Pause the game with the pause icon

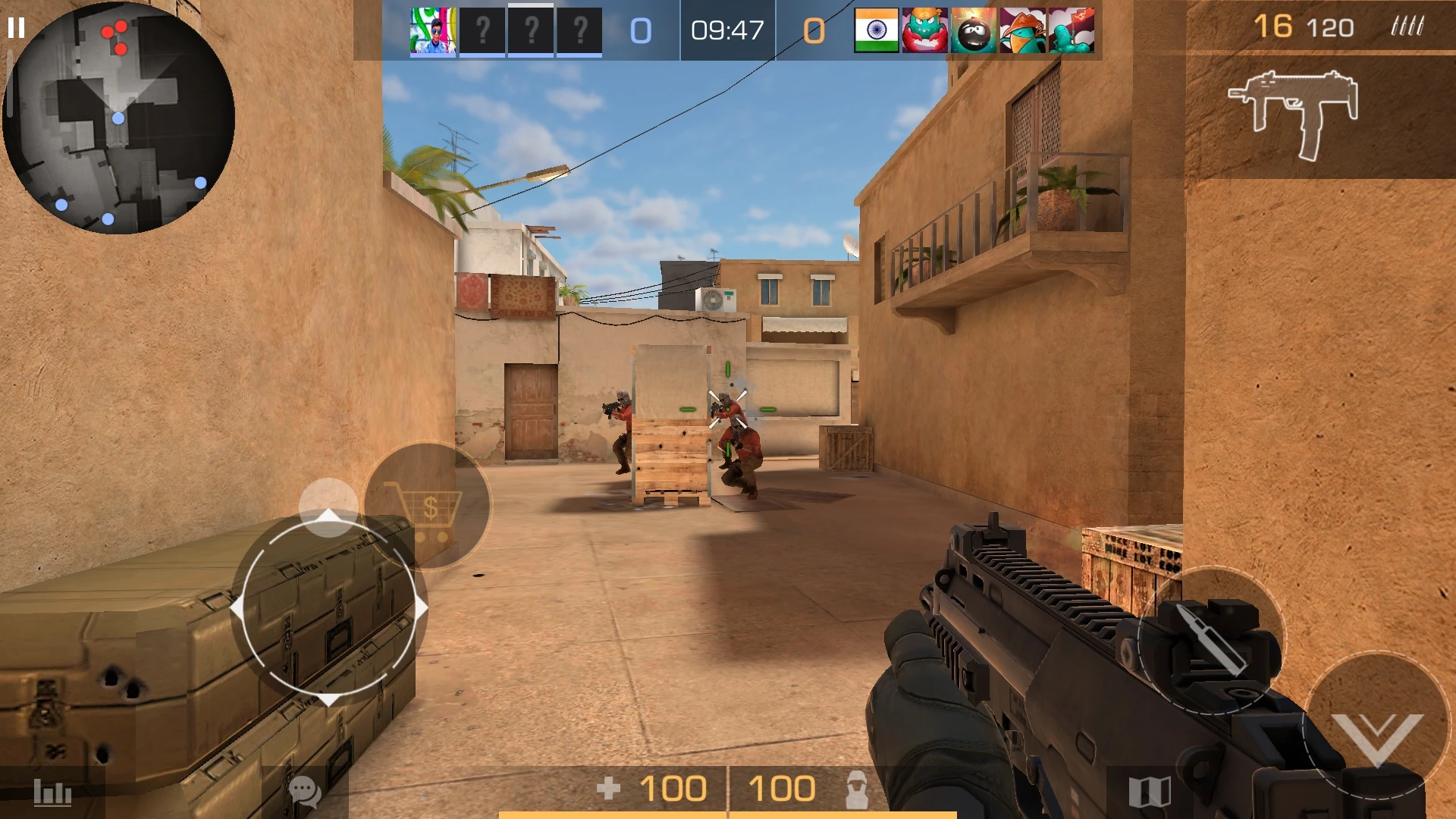tap(16, 29)
